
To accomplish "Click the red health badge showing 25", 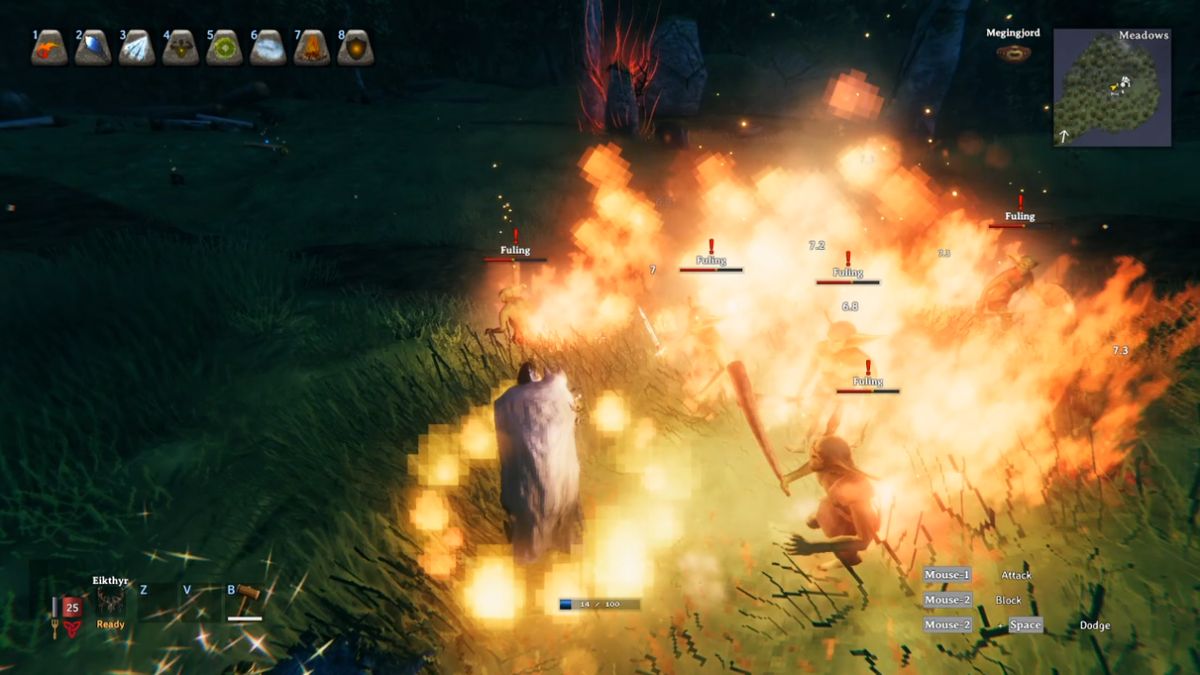I will pyautogui.click(x=72, y=607).
